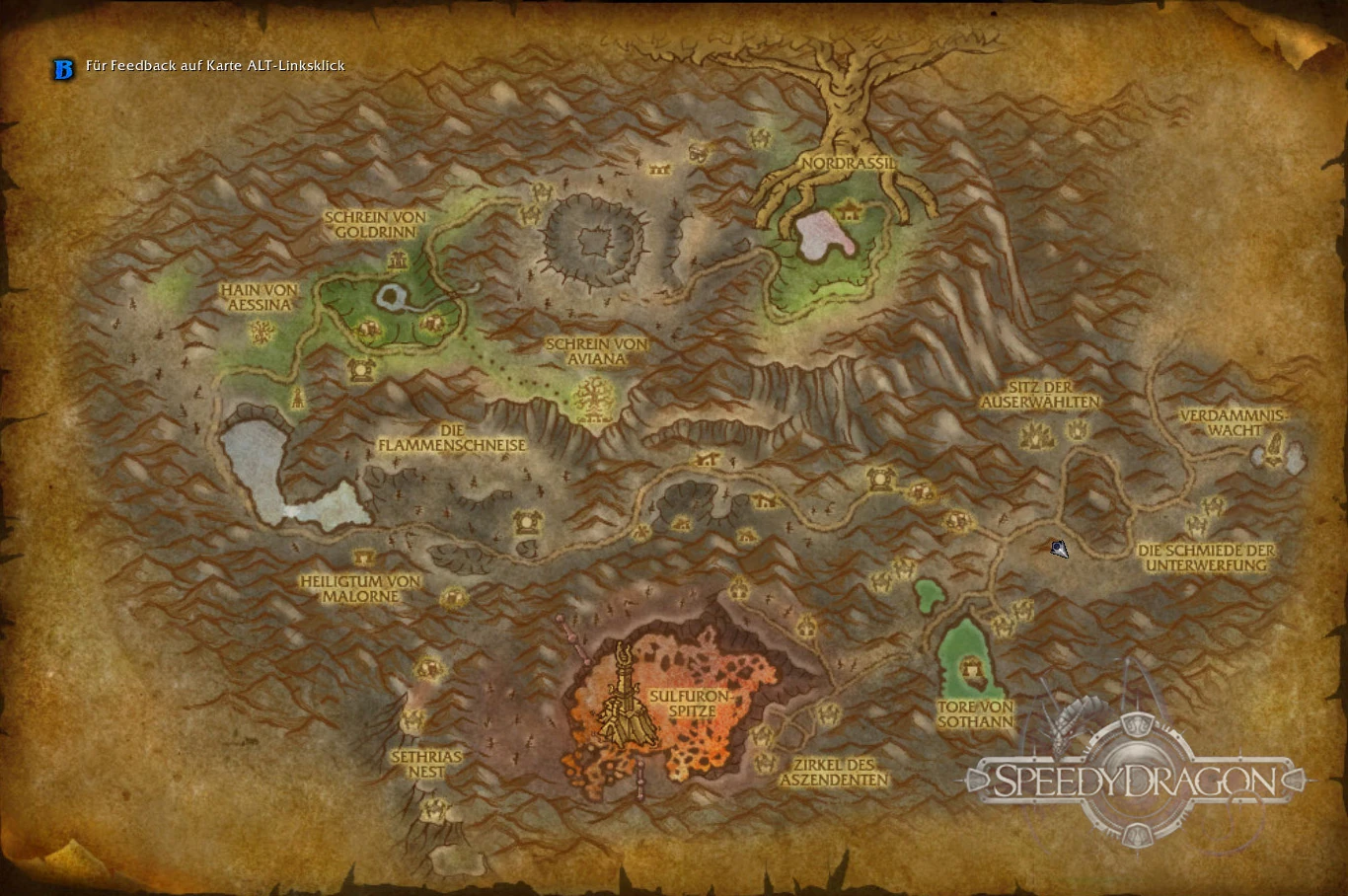Click the Zirkel der Aszendenten label
Image resolution: width=1348 pixels, height=896 pixels.
(x=834, y=772)
